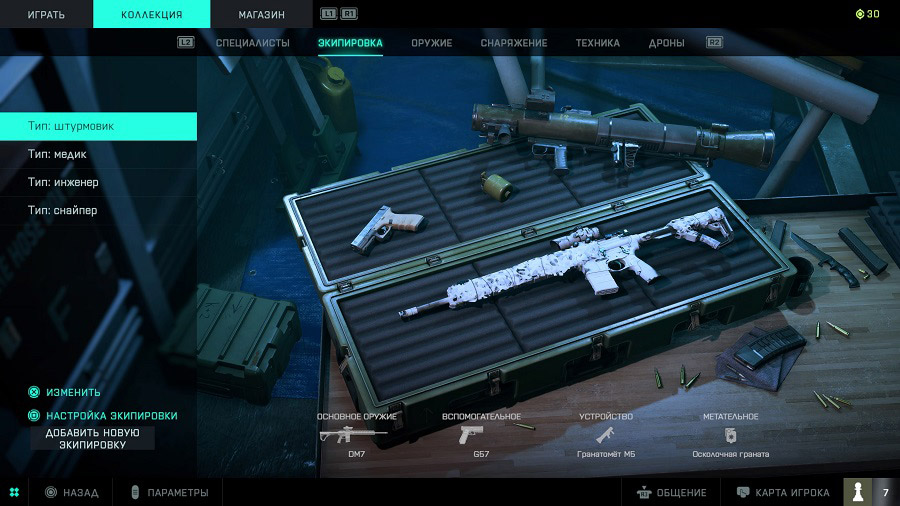Open the СНАРЯЖЕНИЕ category tab
900x506 pixels.
[x=514, y=43]
